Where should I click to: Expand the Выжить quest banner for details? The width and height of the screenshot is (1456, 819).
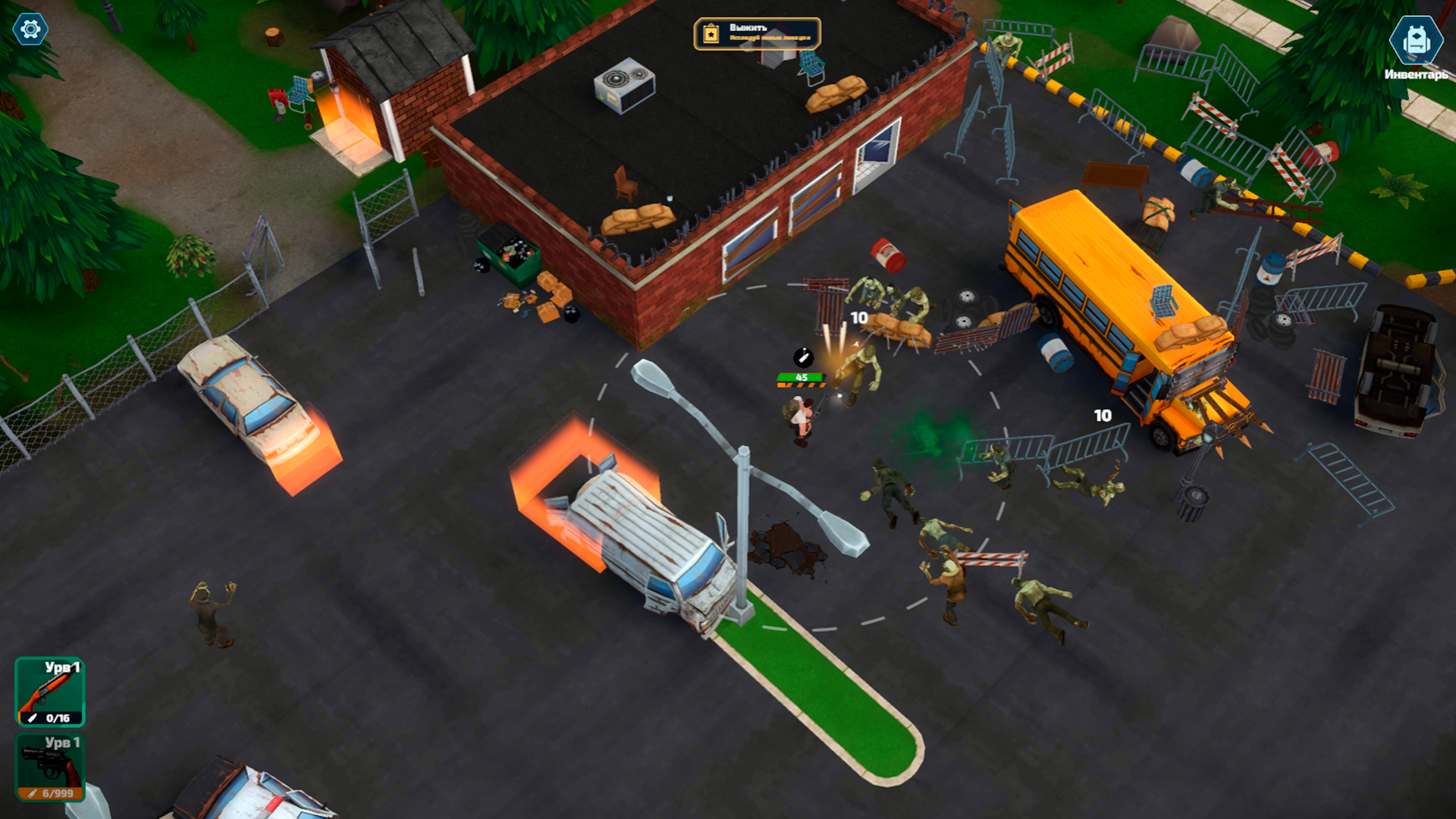pos(756,33)
